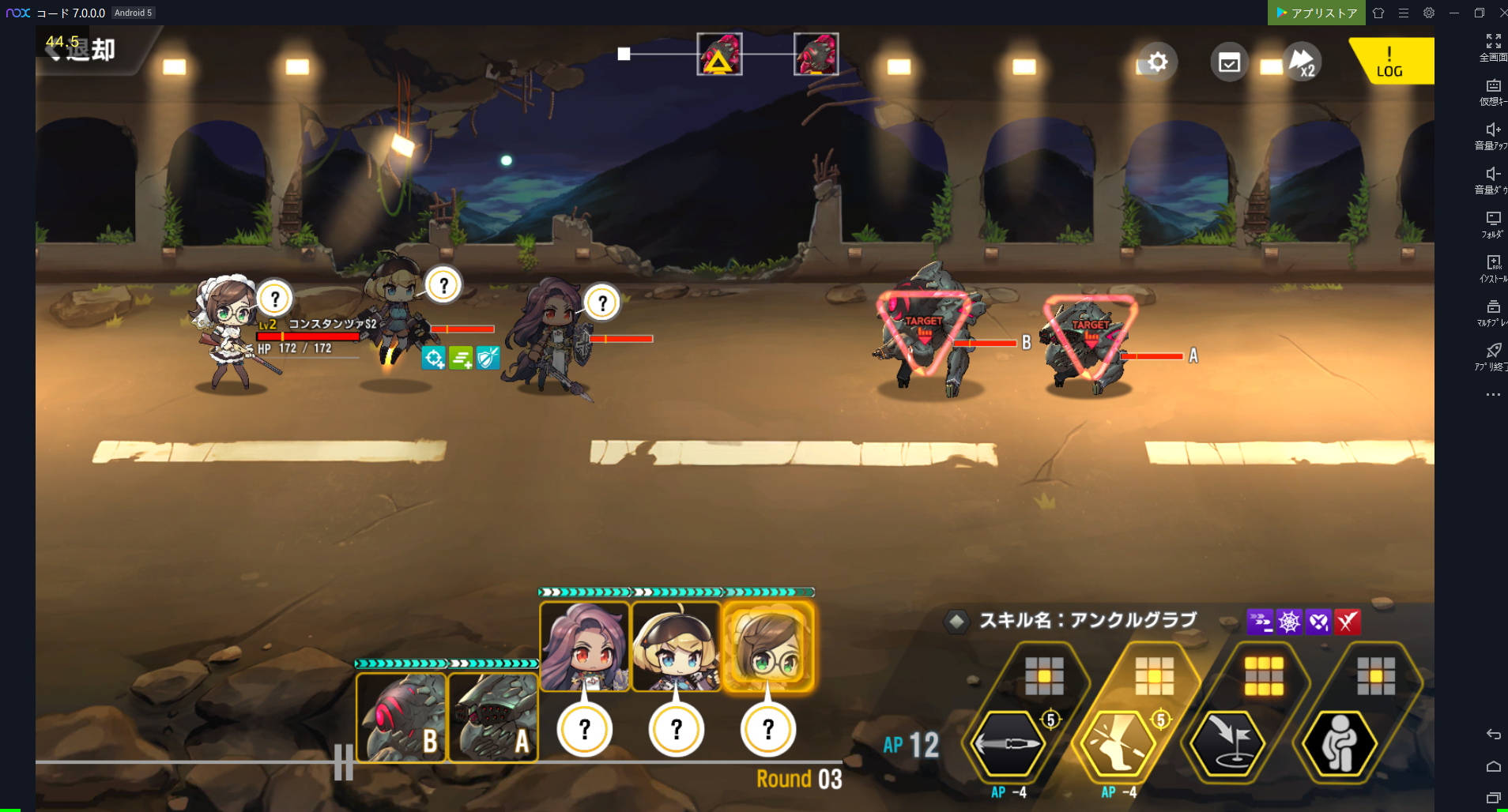Open the yellow LOG panel

click(1389, 62)
